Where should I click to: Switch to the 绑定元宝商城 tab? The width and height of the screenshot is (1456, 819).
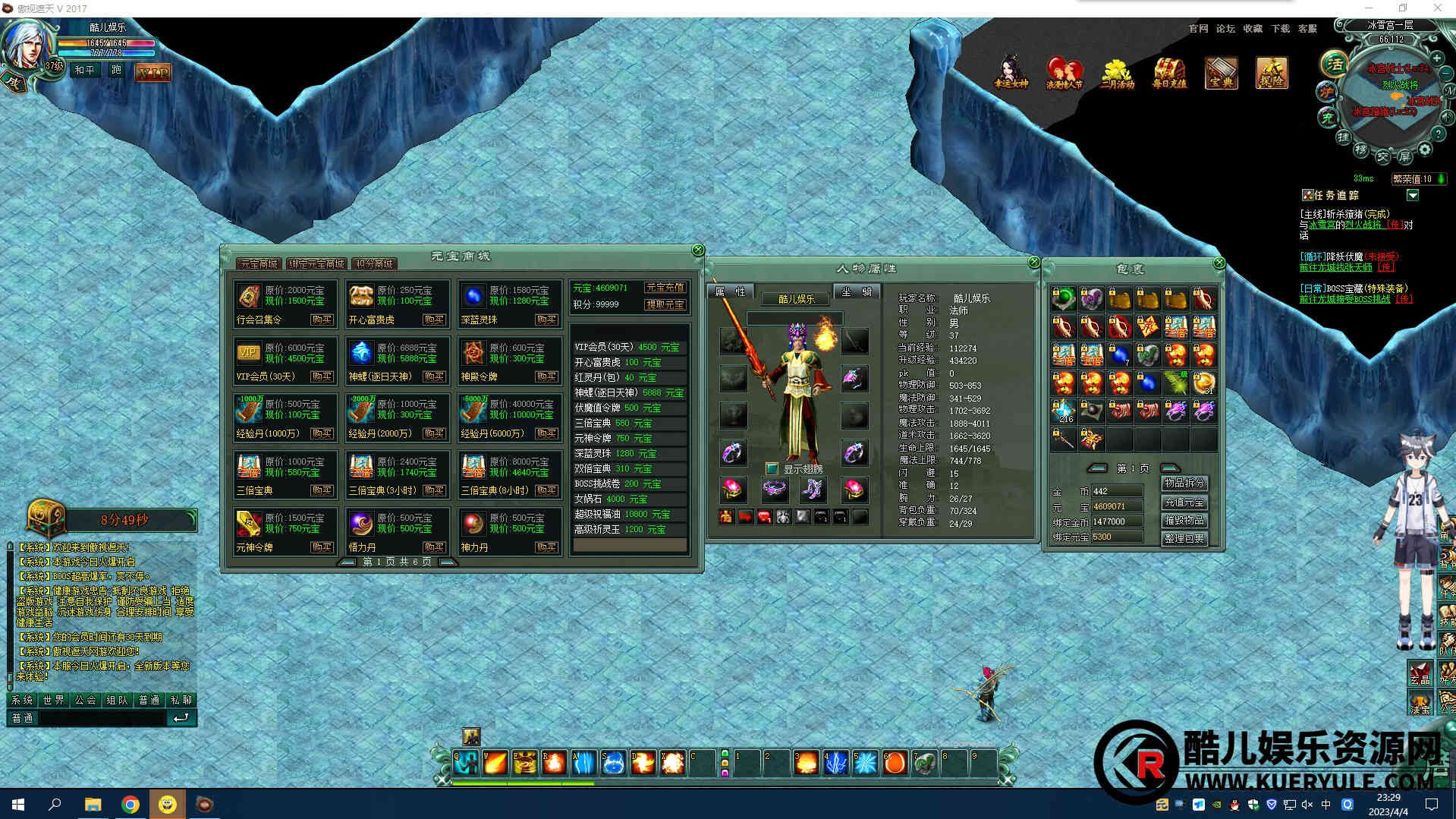pyautogui.click(x=317, y=264)
